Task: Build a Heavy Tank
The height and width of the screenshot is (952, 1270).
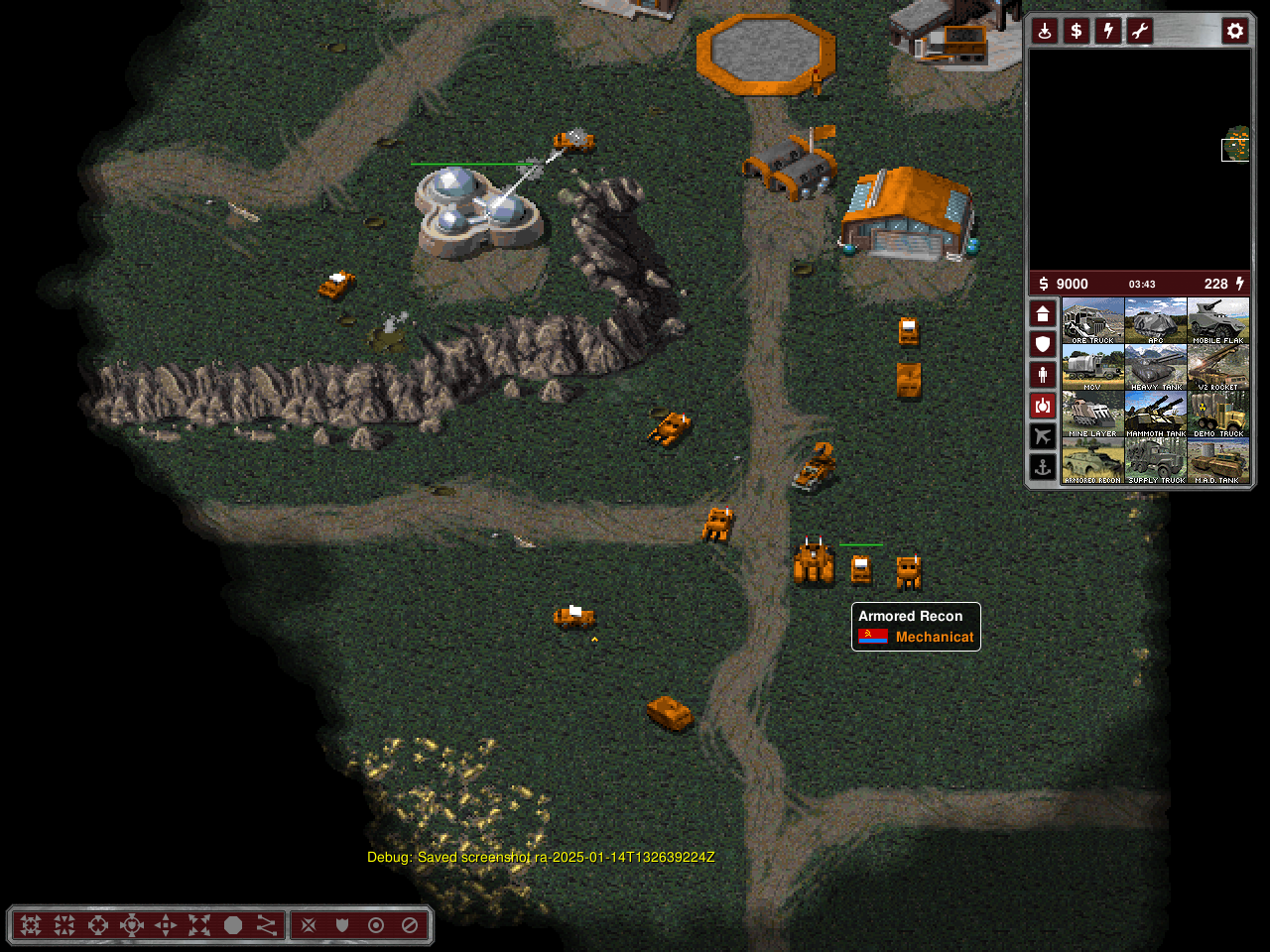Action: tap(1156, 368)
